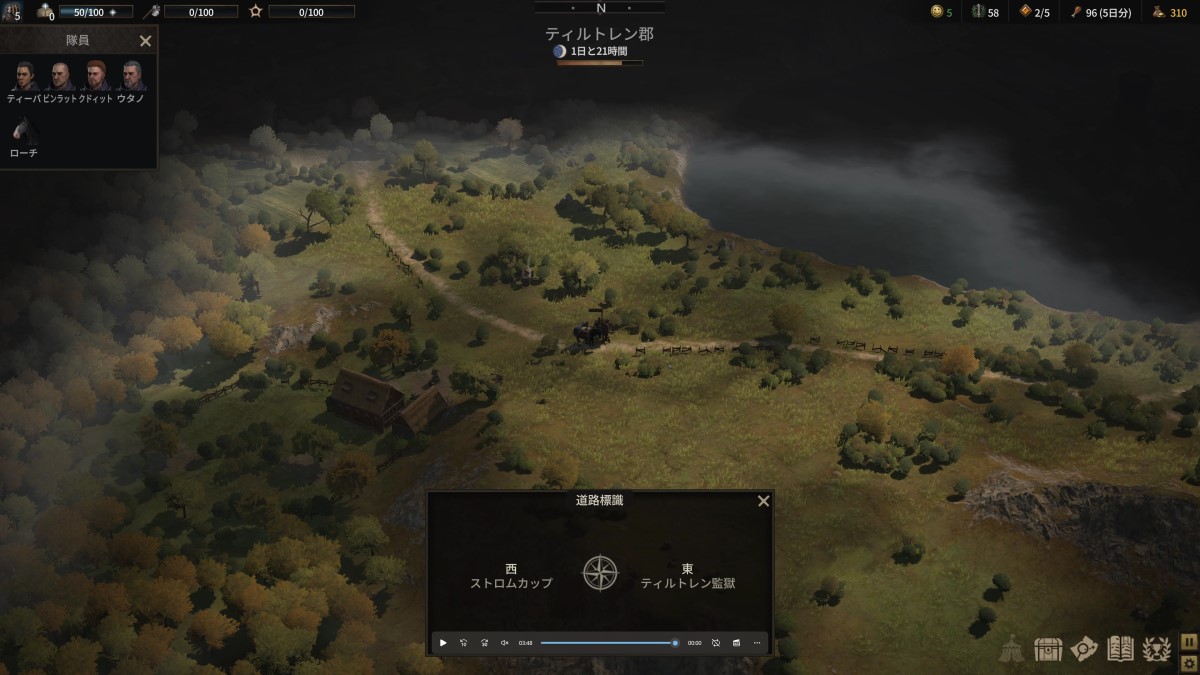Toggle mute on the video player
Viewport: 1200px width, 675px height.
[x=504, y=643]
